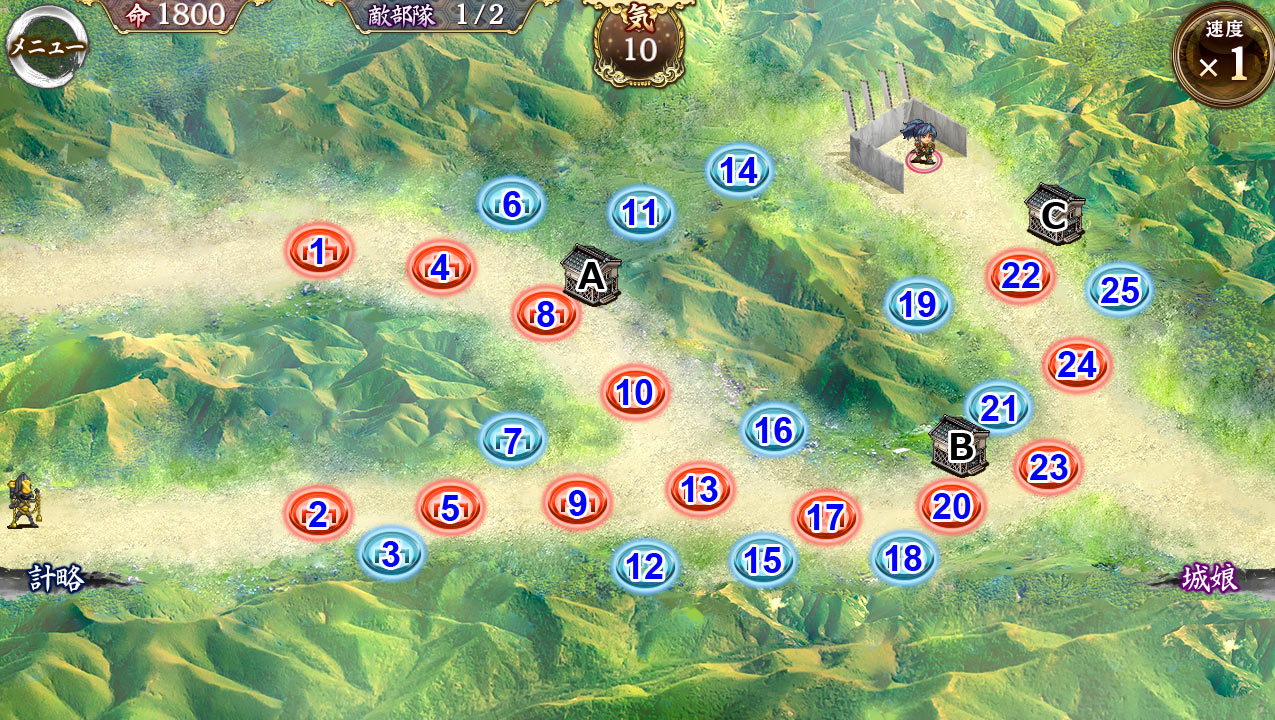Click the gate marker labeled B

tap(960, 446)
